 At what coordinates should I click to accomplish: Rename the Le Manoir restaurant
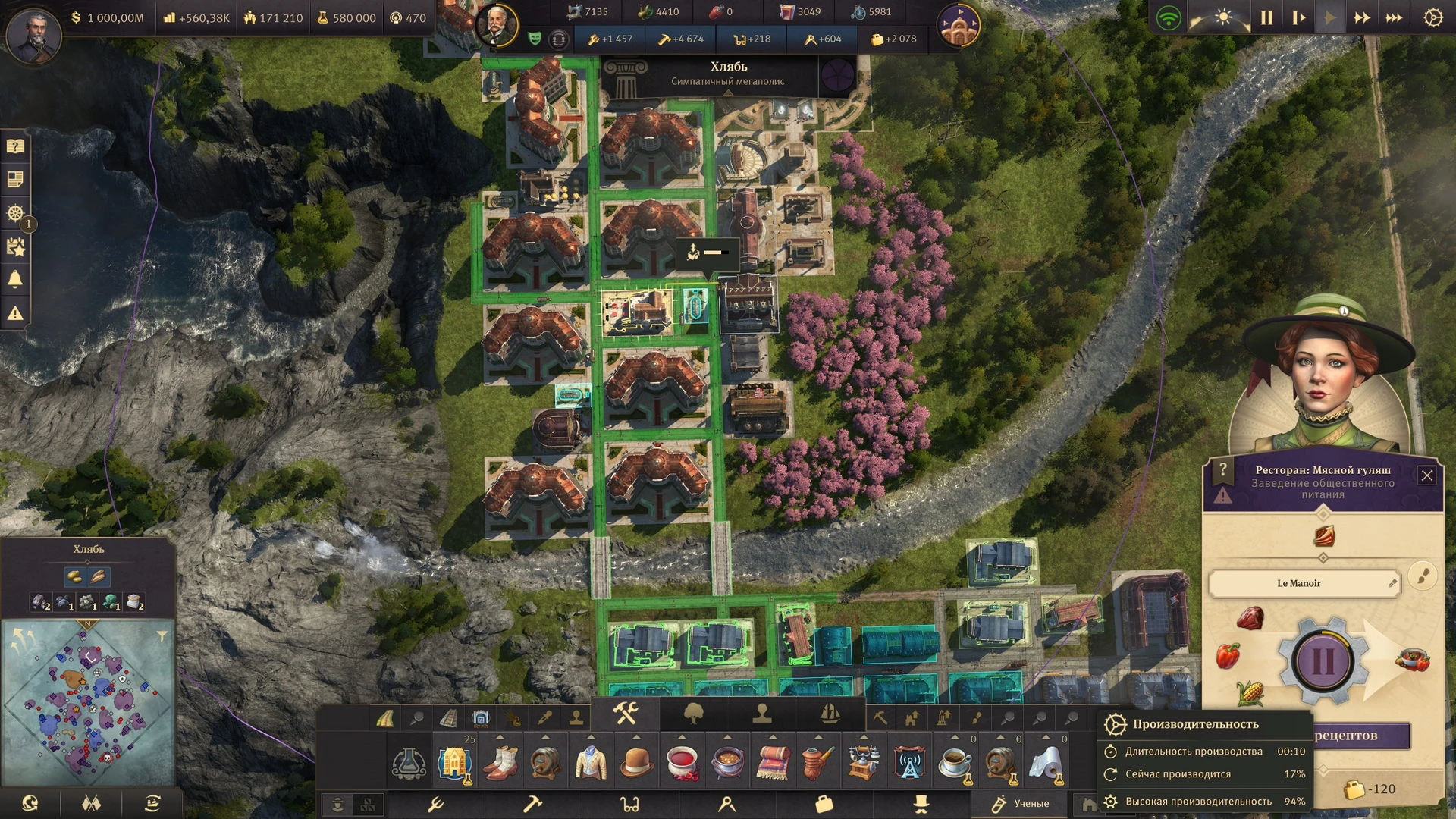[1392, 583]
